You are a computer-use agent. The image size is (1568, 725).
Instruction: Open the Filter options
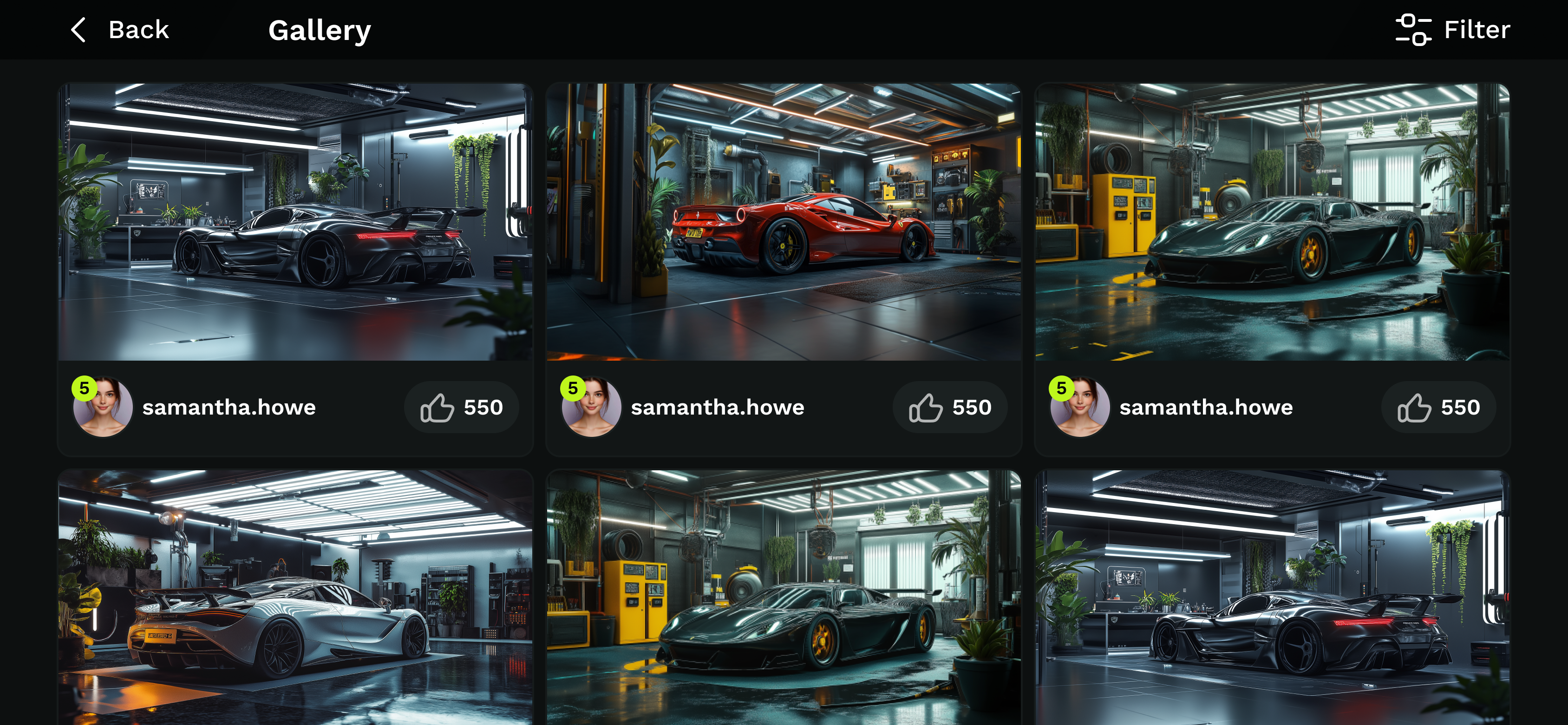pyautogui.click(x=1452, y=30)
